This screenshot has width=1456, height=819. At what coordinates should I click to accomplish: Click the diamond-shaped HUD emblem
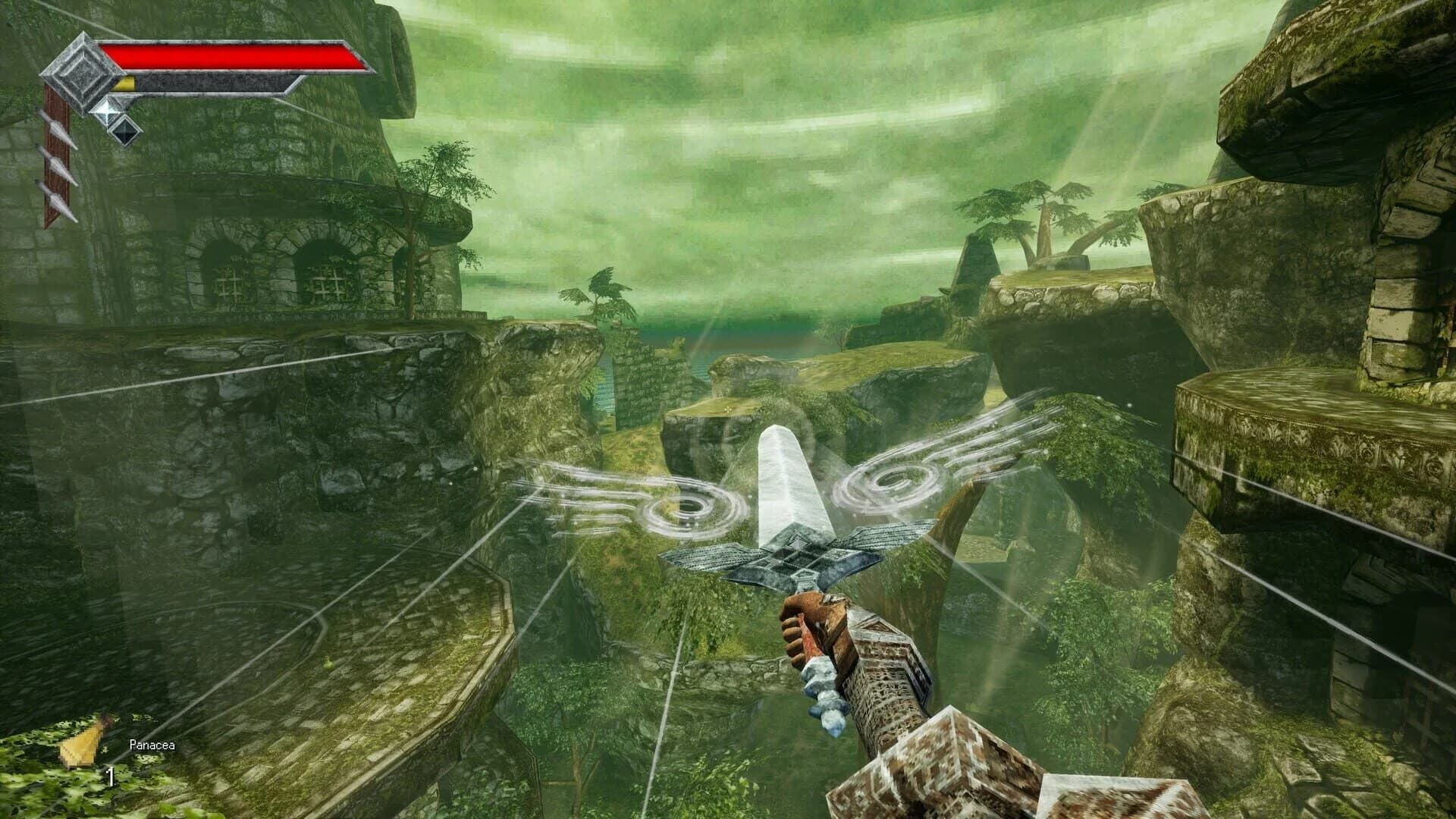point(81,72)
